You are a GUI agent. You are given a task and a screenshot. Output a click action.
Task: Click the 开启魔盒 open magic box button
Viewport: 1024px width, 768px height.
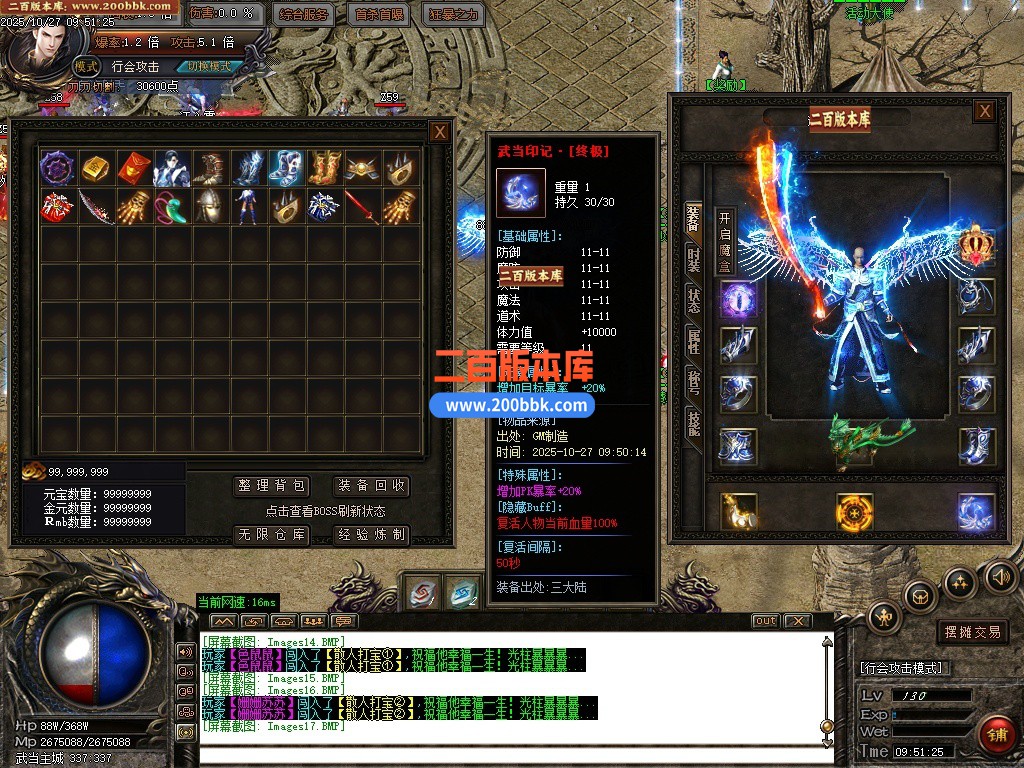coord(725,241)
